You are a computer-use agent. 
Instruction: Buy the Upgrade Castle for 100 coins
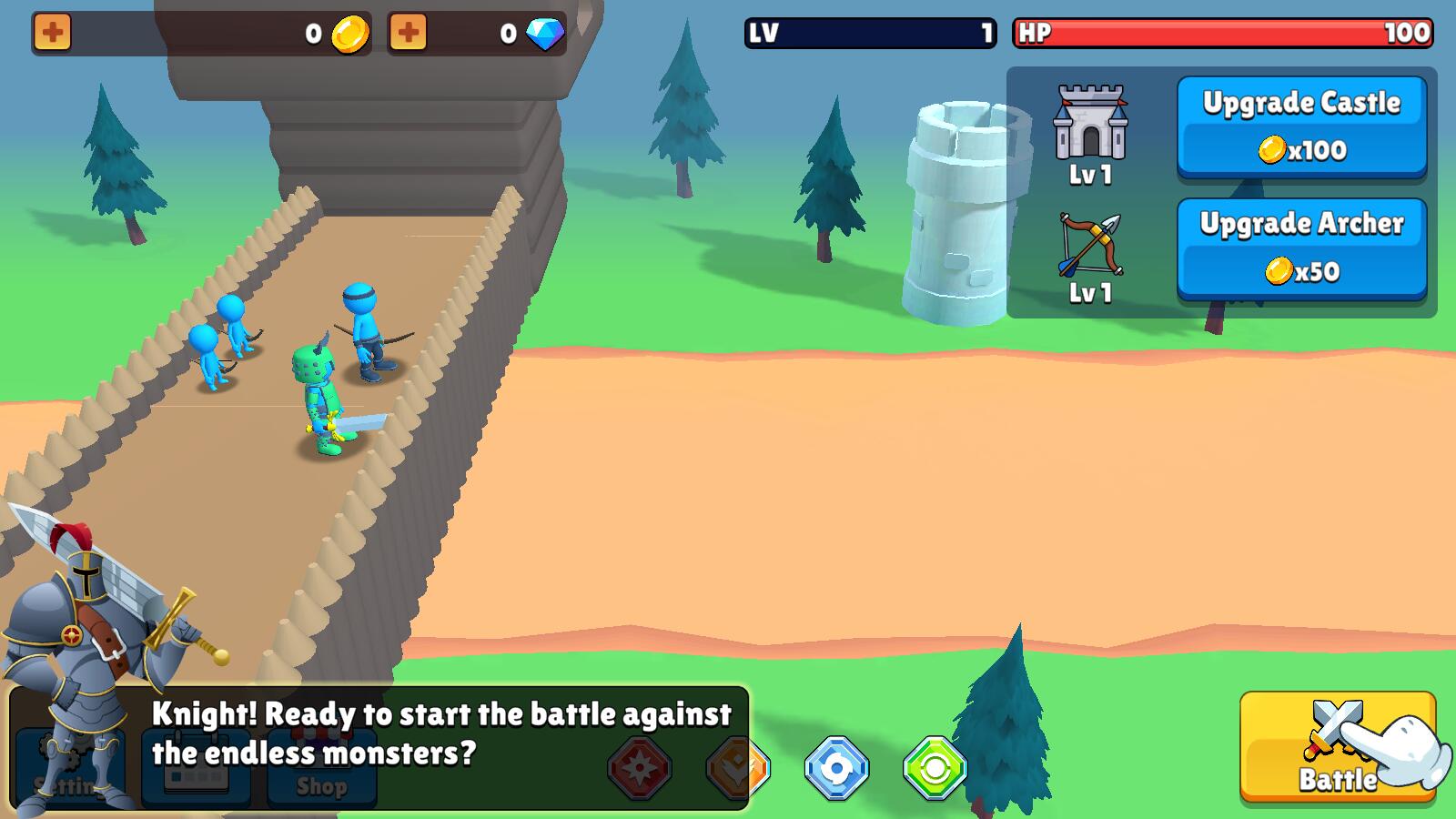[x=1301, y=126]
